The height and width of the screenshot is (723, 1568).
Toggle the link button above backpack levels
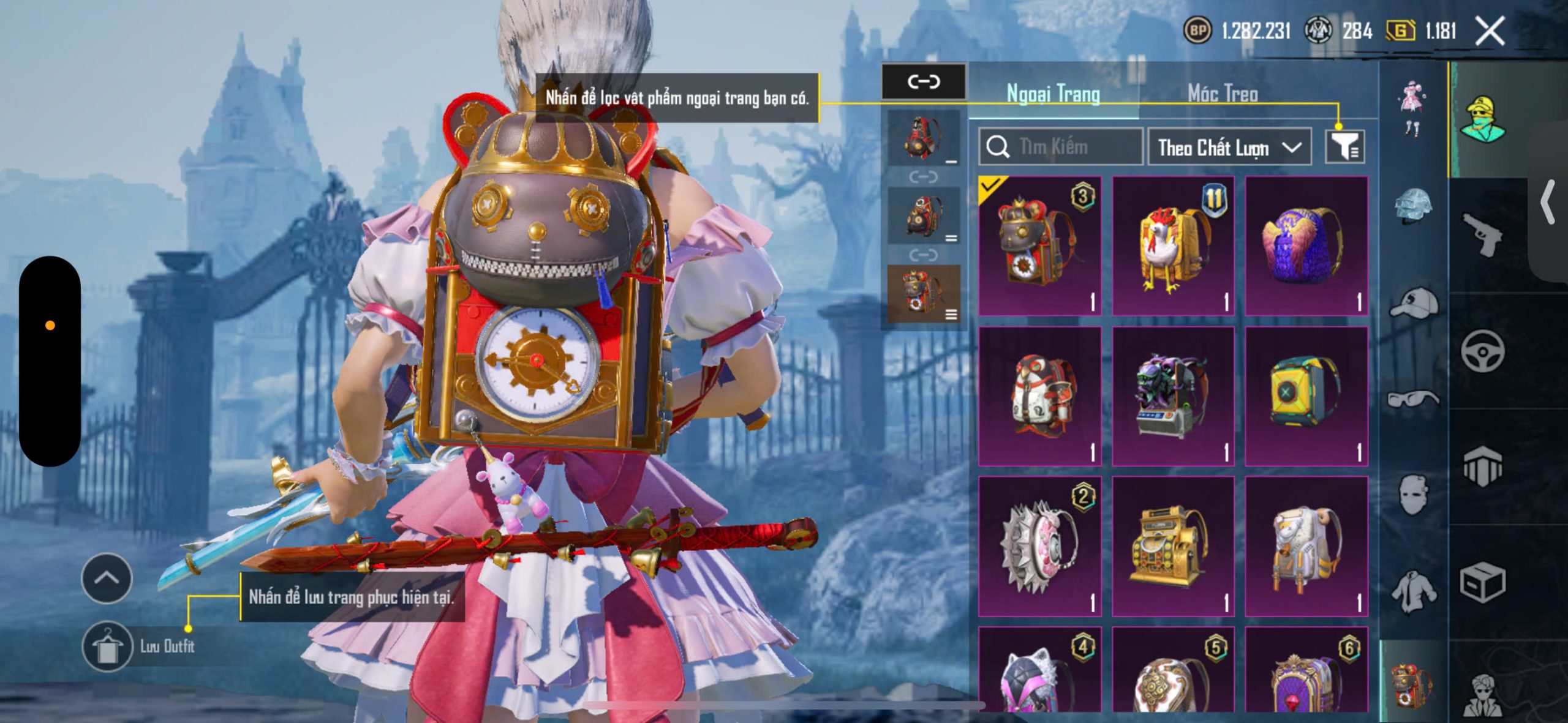pos(924,81)
